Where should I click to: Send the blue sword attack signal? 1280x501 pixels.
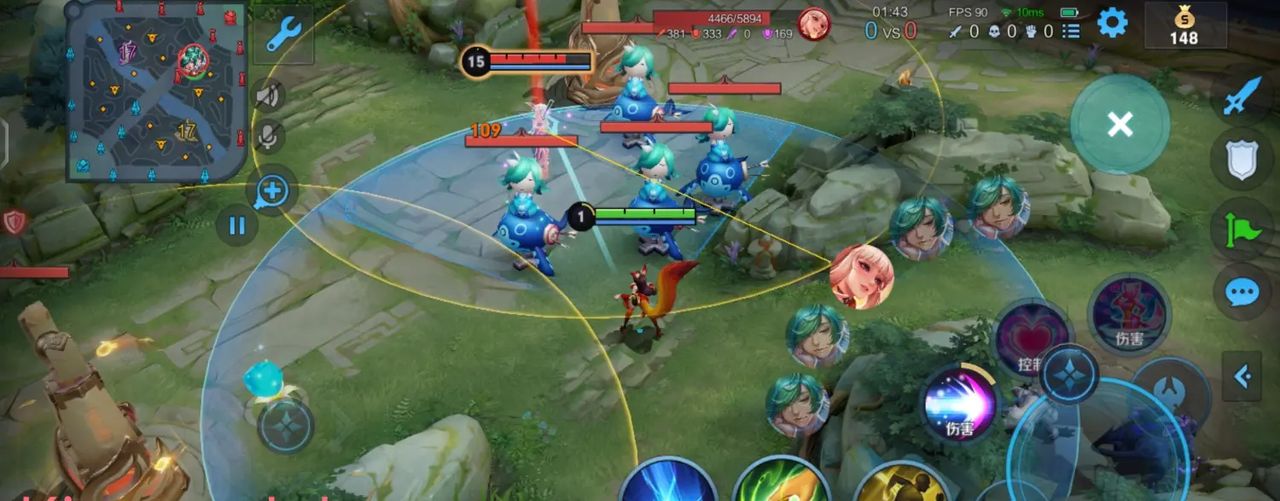click(x=1242, y=97)
